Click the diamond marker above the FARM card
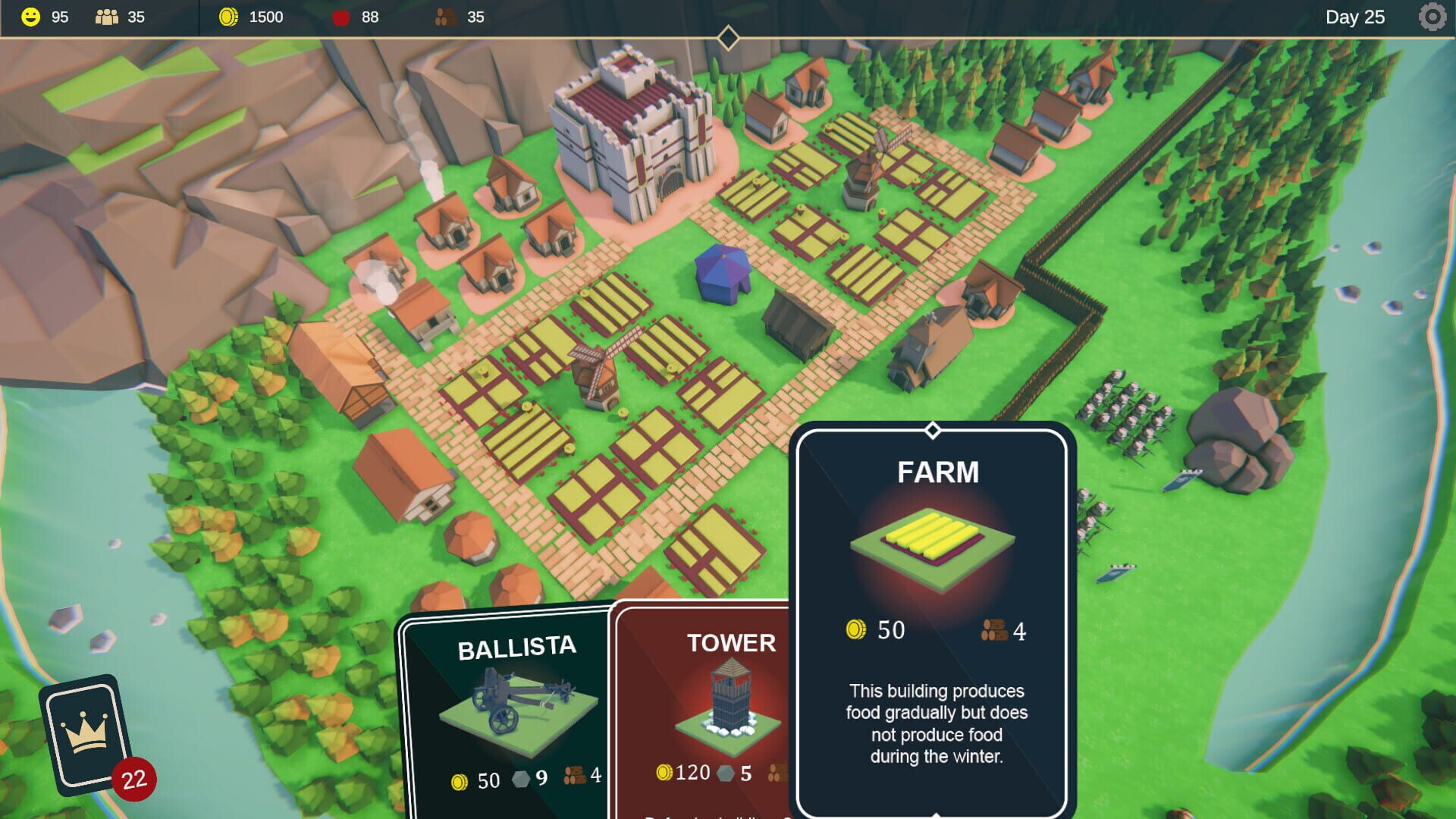Screen dimensions: 1456x819 tap(931, 428)
